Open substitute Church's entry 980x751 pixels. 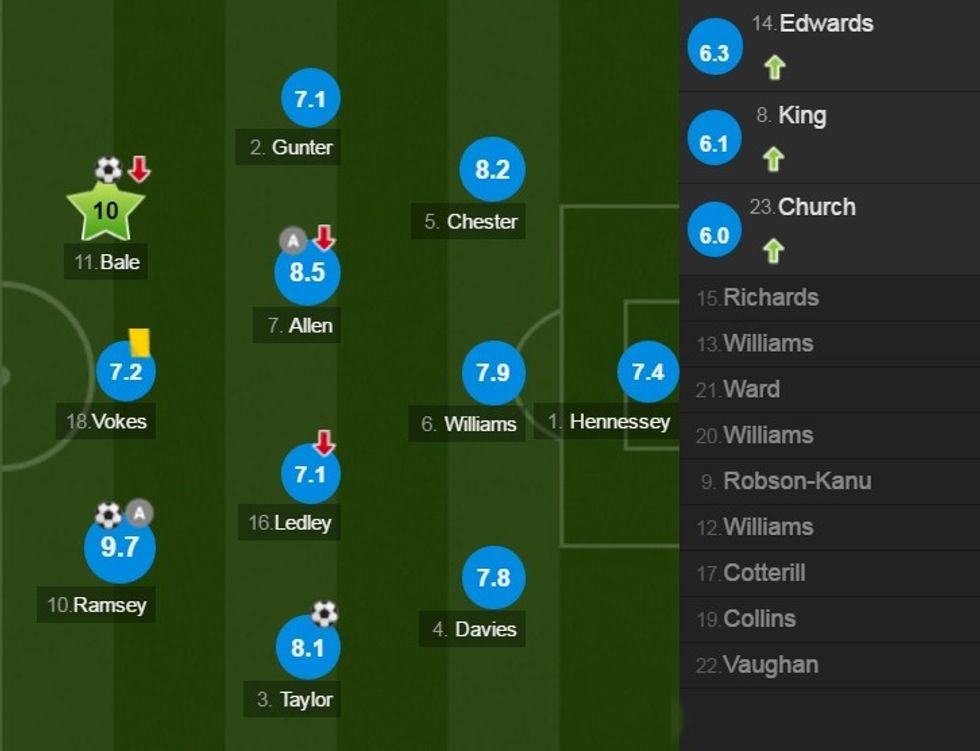(816, 208)
